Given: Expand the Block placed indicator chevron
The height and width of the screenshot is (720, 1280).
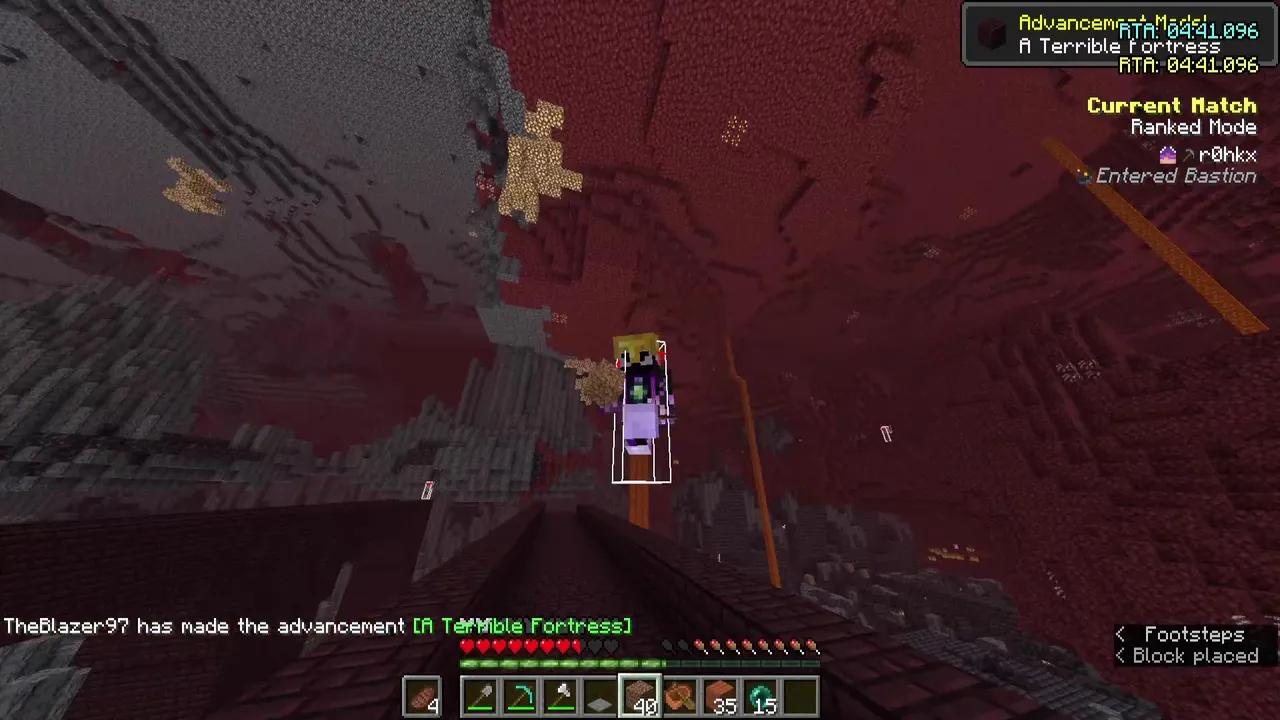Looking at the screenshot, I should [x=1119, y=656].
